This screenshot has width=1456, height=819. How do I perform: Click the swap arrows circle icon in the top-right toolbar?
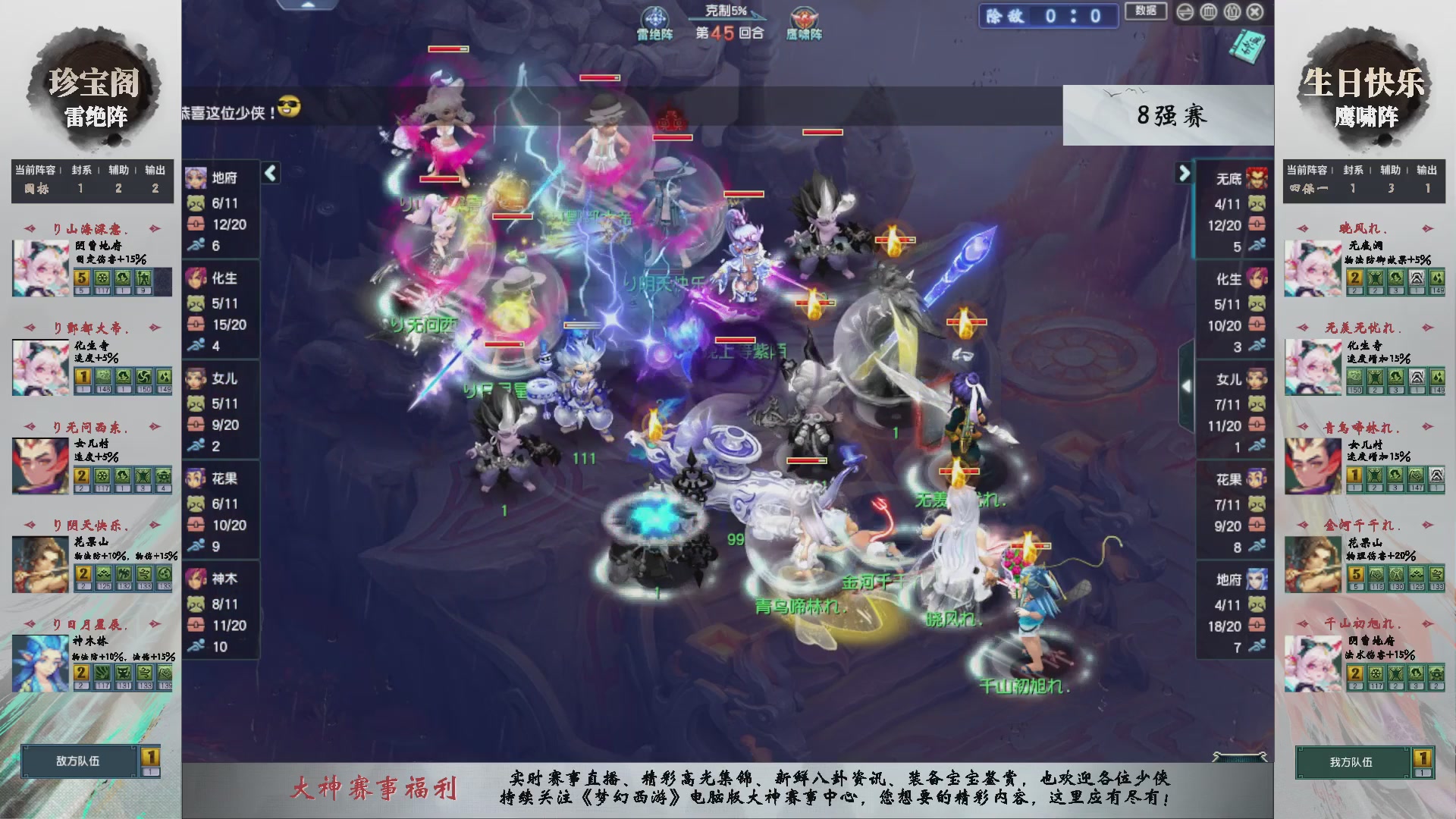point(1185,12)
